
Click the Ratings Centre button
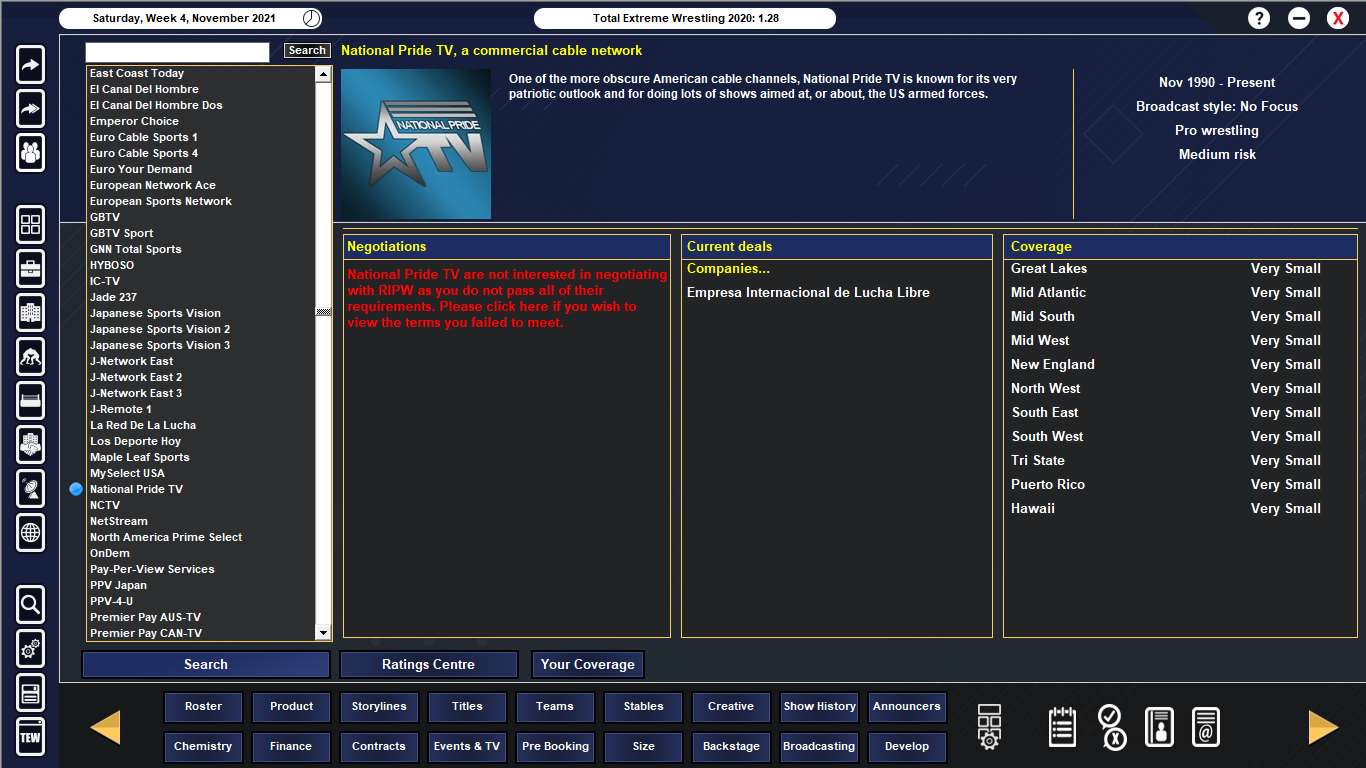coord(429,664)
